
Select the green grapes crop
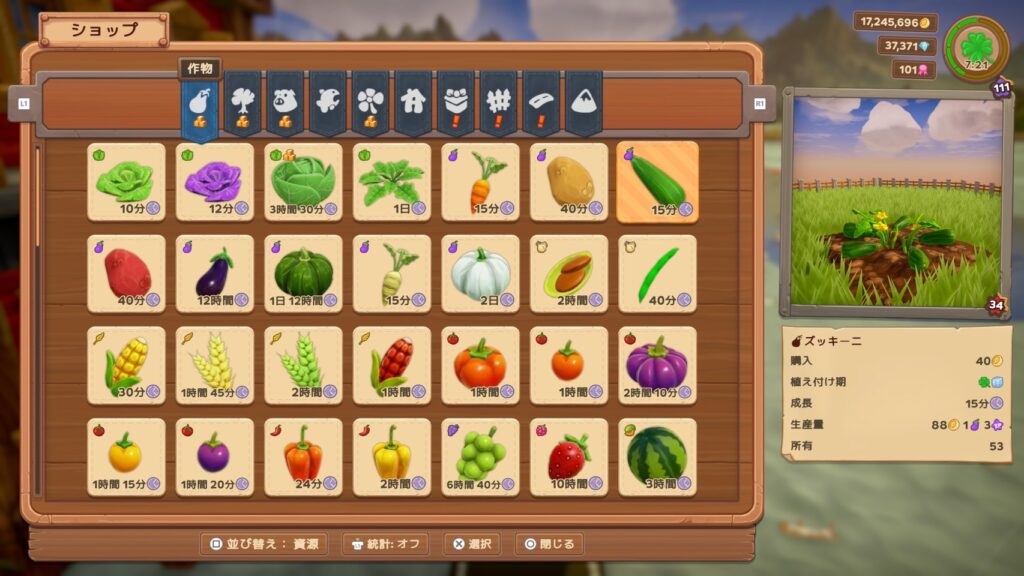pyautogui.click(x=480, y=457)
